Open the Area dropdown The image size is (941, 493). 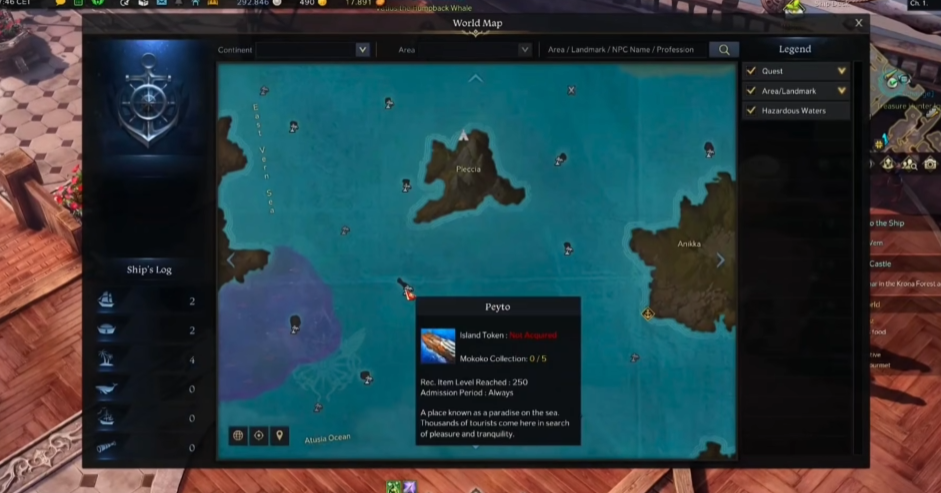524,49
